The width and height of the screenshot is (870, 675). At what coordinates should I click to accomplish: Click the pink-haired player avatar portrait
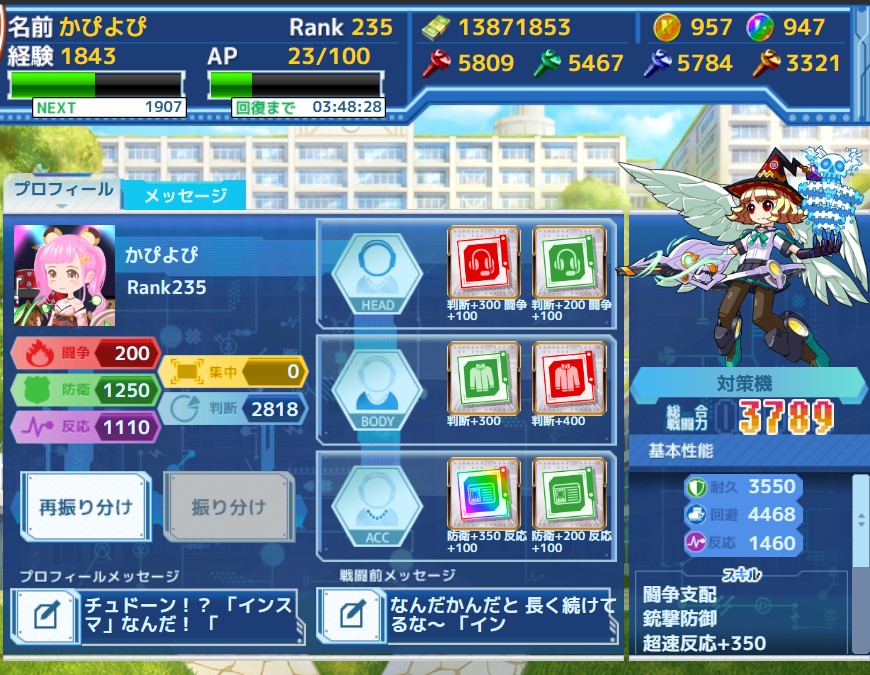pos(64,275)
